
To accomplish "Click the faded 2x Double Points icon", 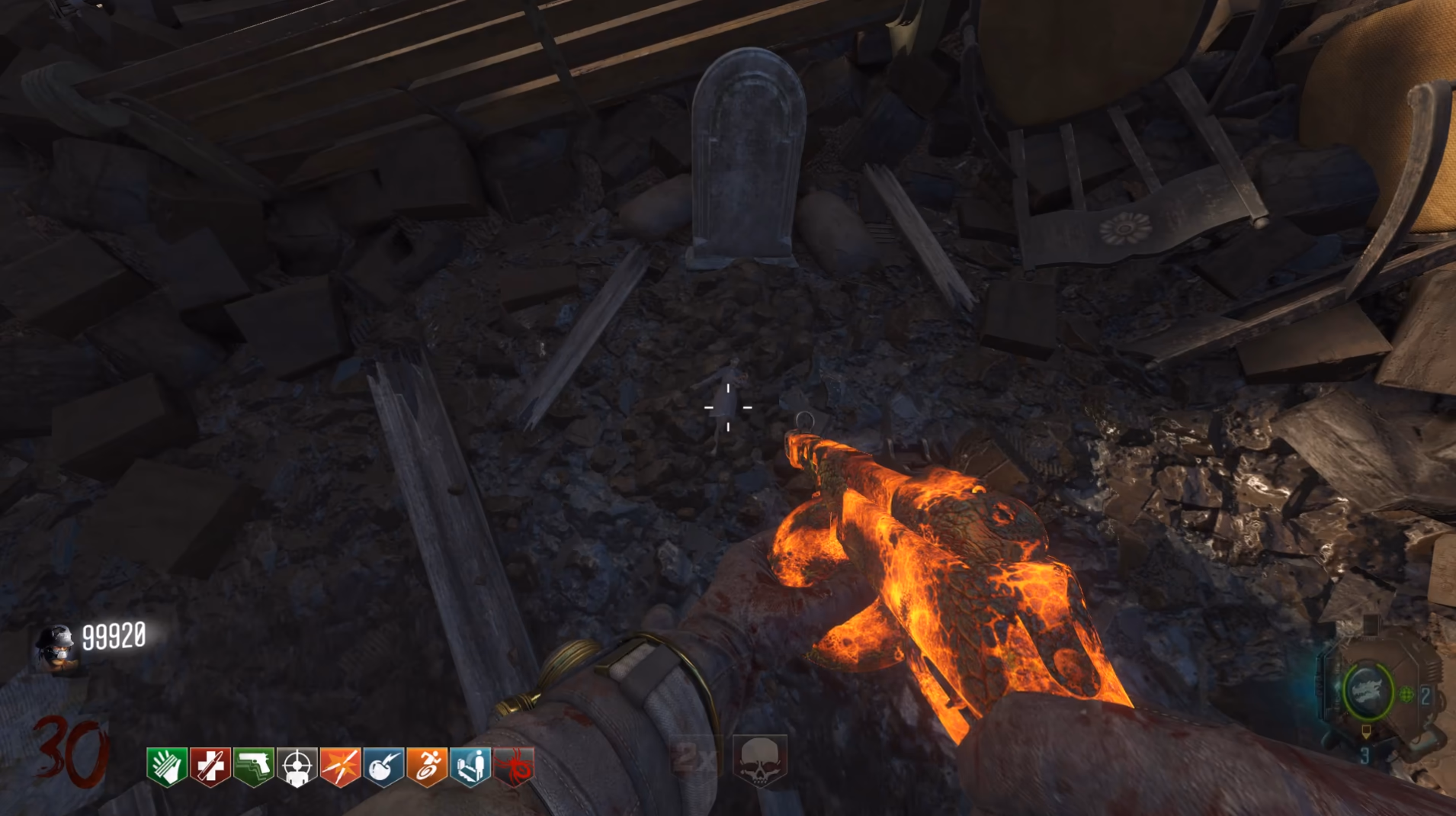I will [695, 757].
